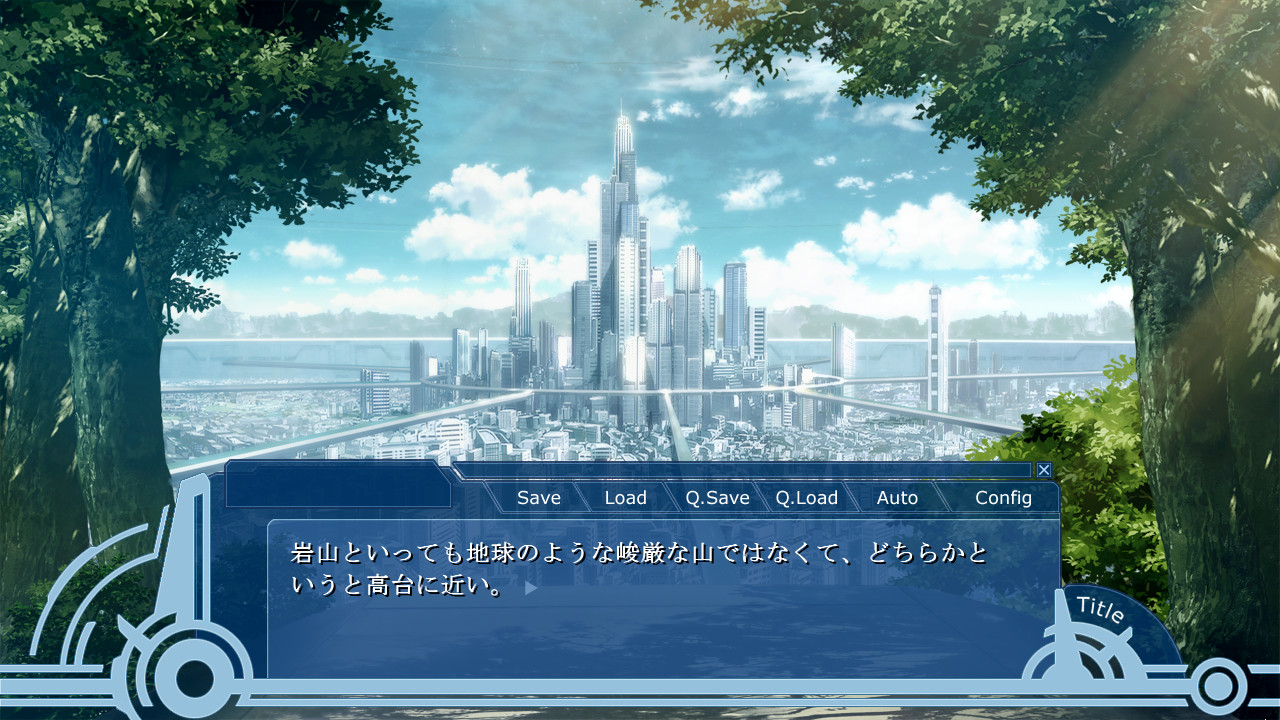Enable Auto text-advance mode
The height and width of the screenshot is (720, 1280).
click(x=897, y=497)
